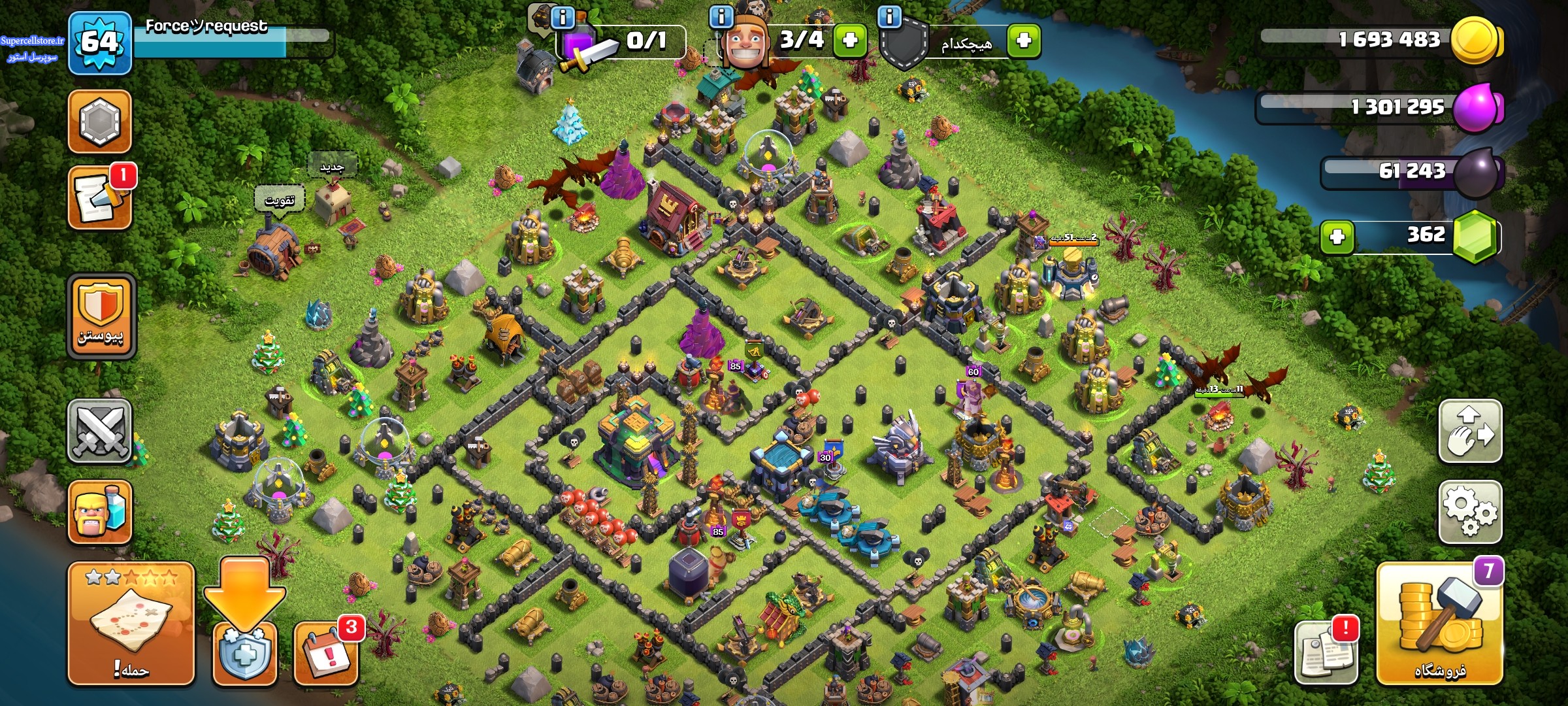Image resolution: width=1568 pixels, height=706 pixels.
Task: Open the barbarian army overview button
Action: tap(100, 512)
